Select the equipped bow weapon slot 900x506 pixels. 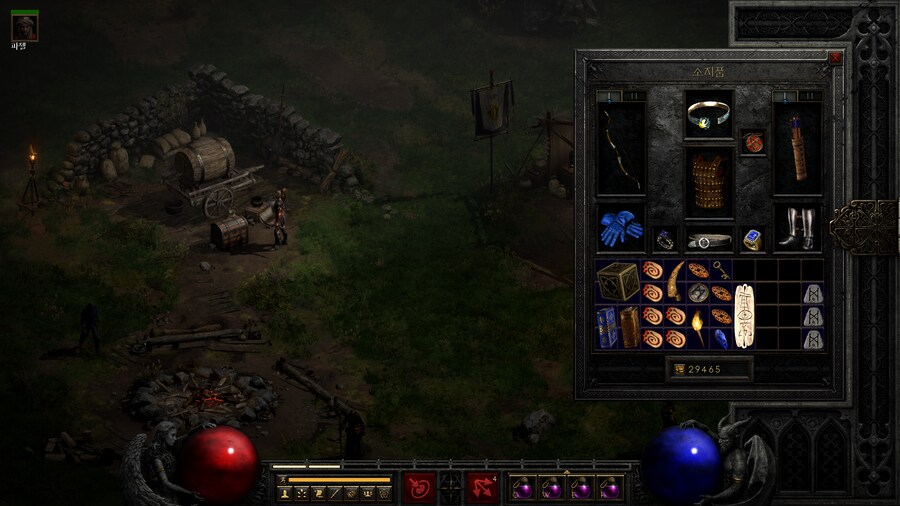click(x=620, y=148)
